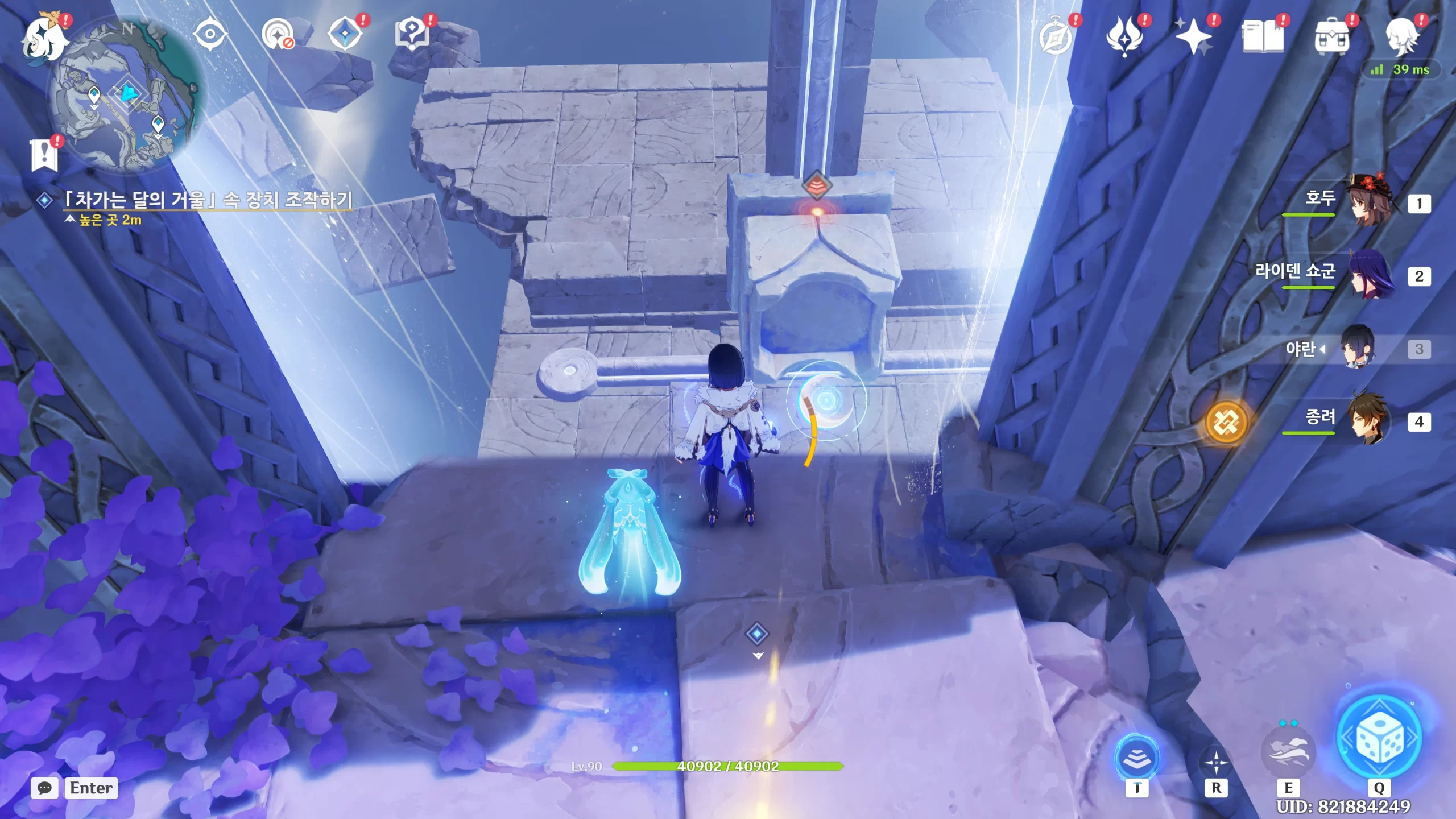Open the question mark tutorial icon
The image size is (1456, 819).
(412, 34)
